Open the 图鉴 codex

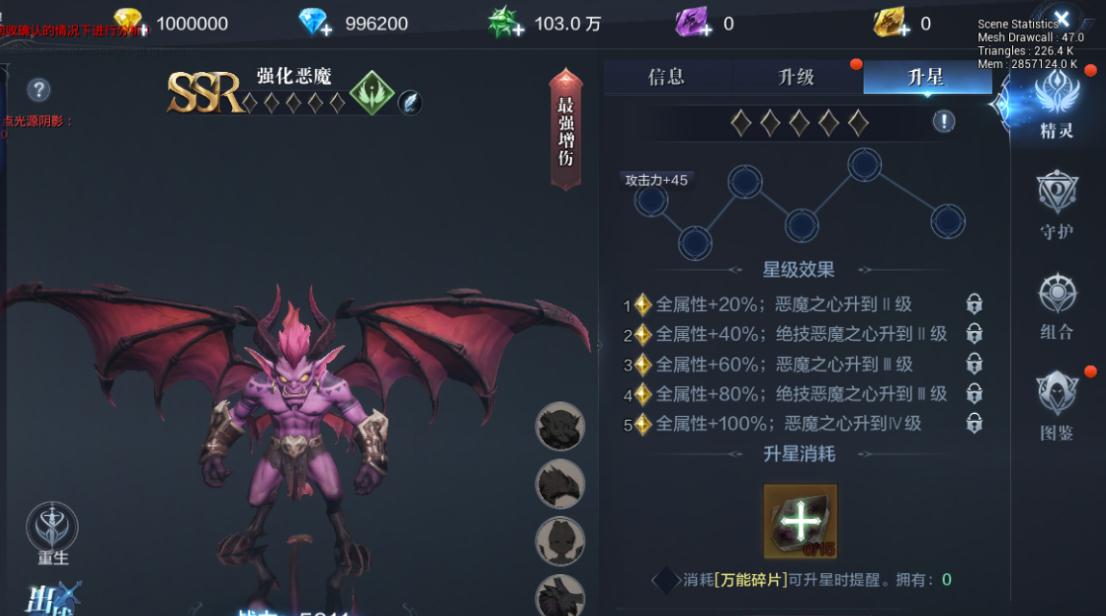1056,405
